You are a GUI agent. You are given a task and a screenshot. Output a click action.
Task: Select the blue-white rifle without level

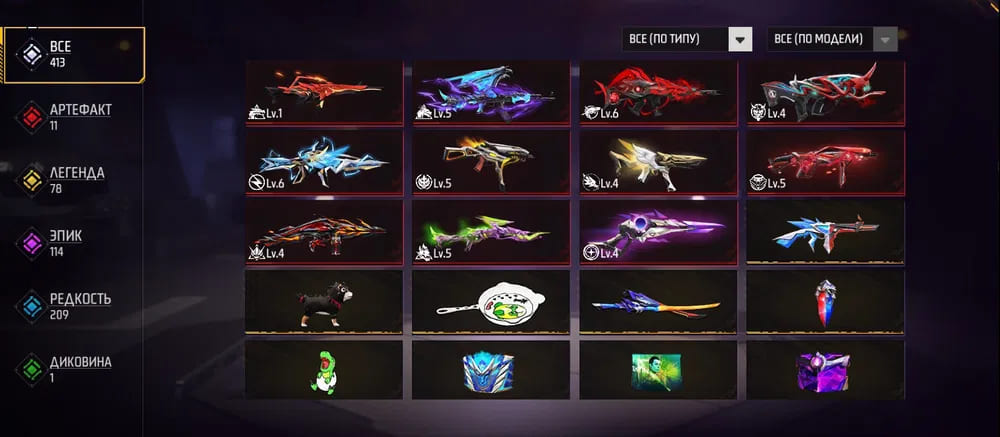point(825,232)
